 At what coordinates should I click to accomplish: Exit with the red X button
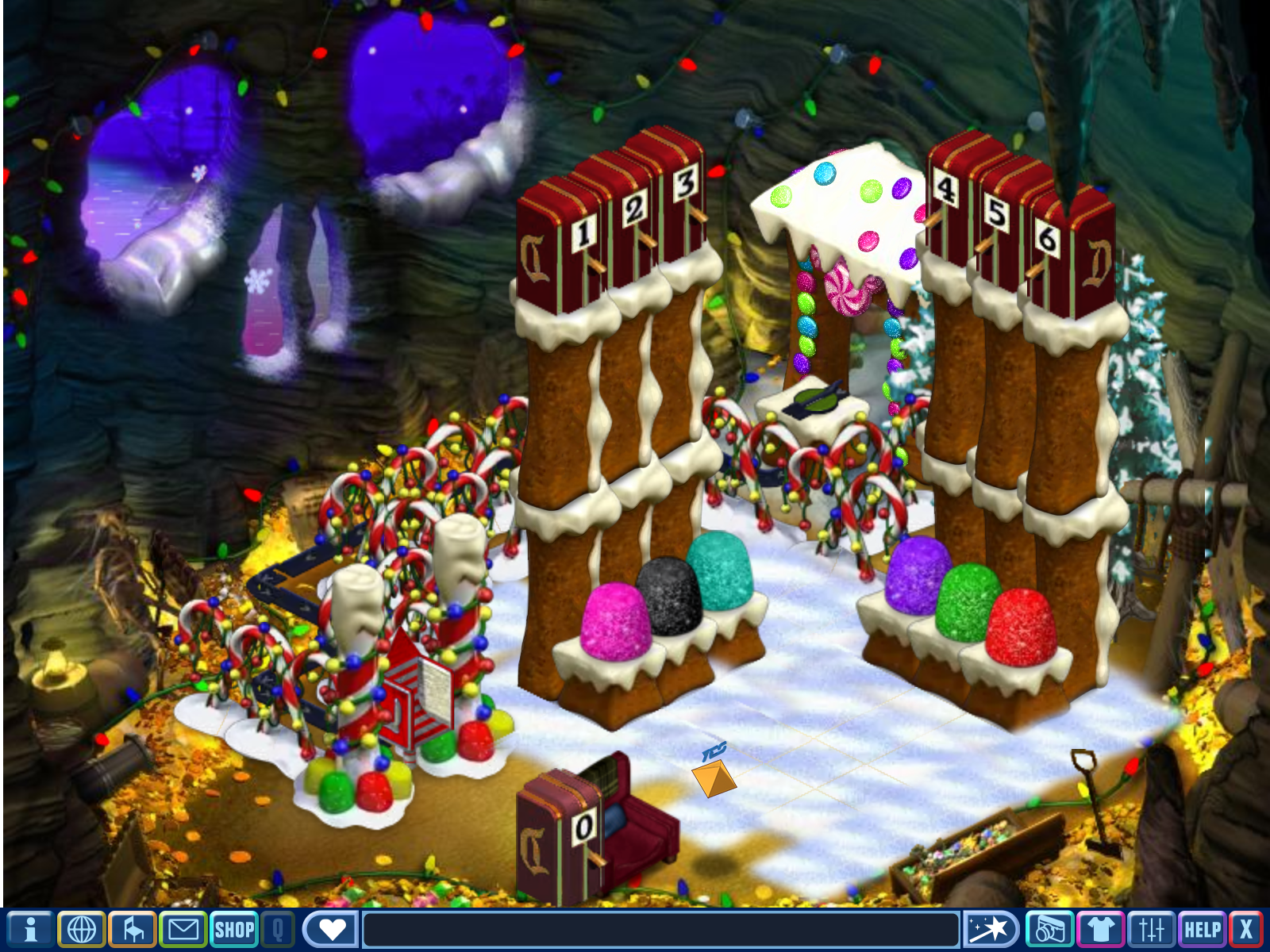click(1246, 929)
